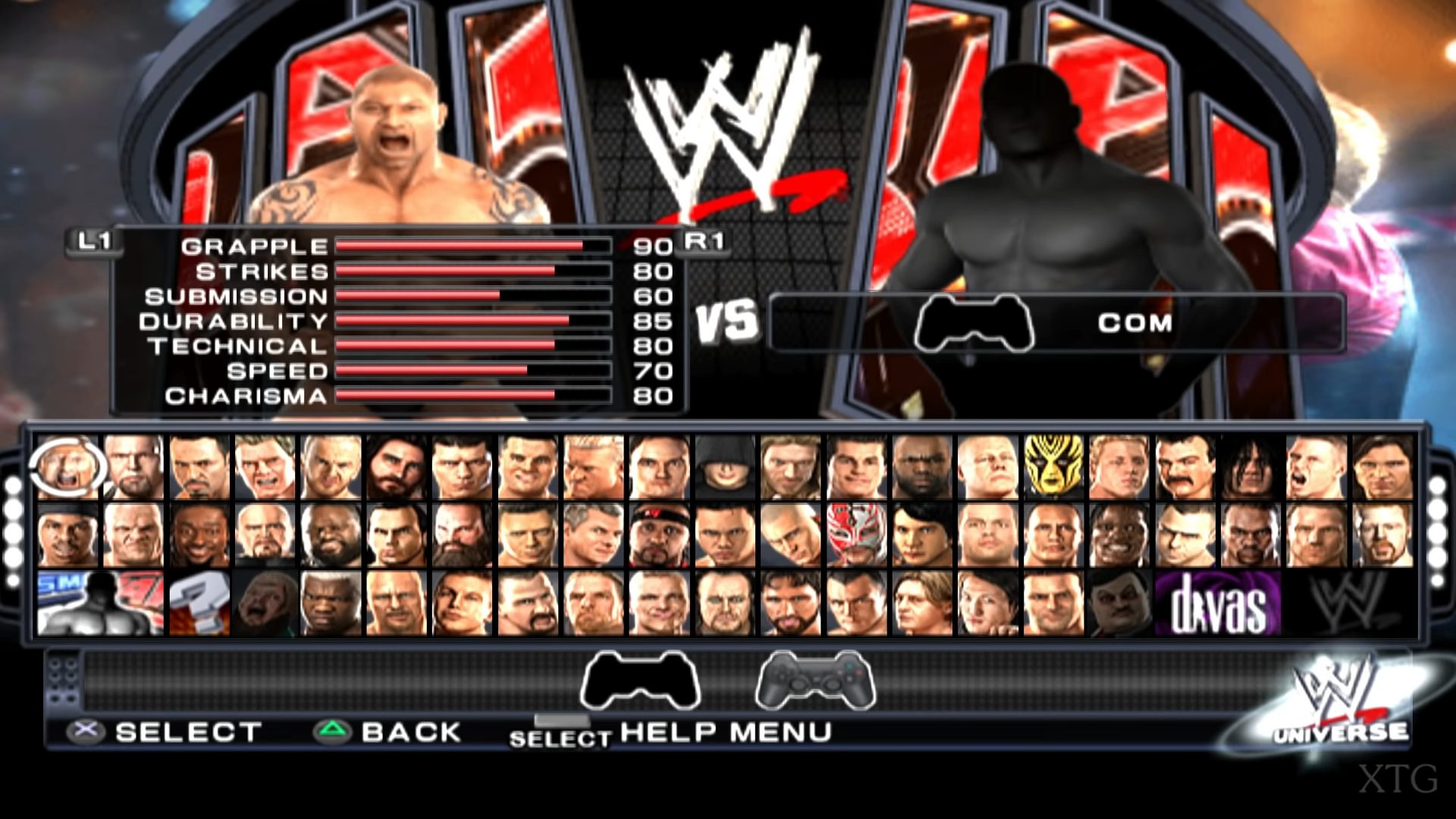Select the pale round-faced man in dark suit

click(1119, 604)
